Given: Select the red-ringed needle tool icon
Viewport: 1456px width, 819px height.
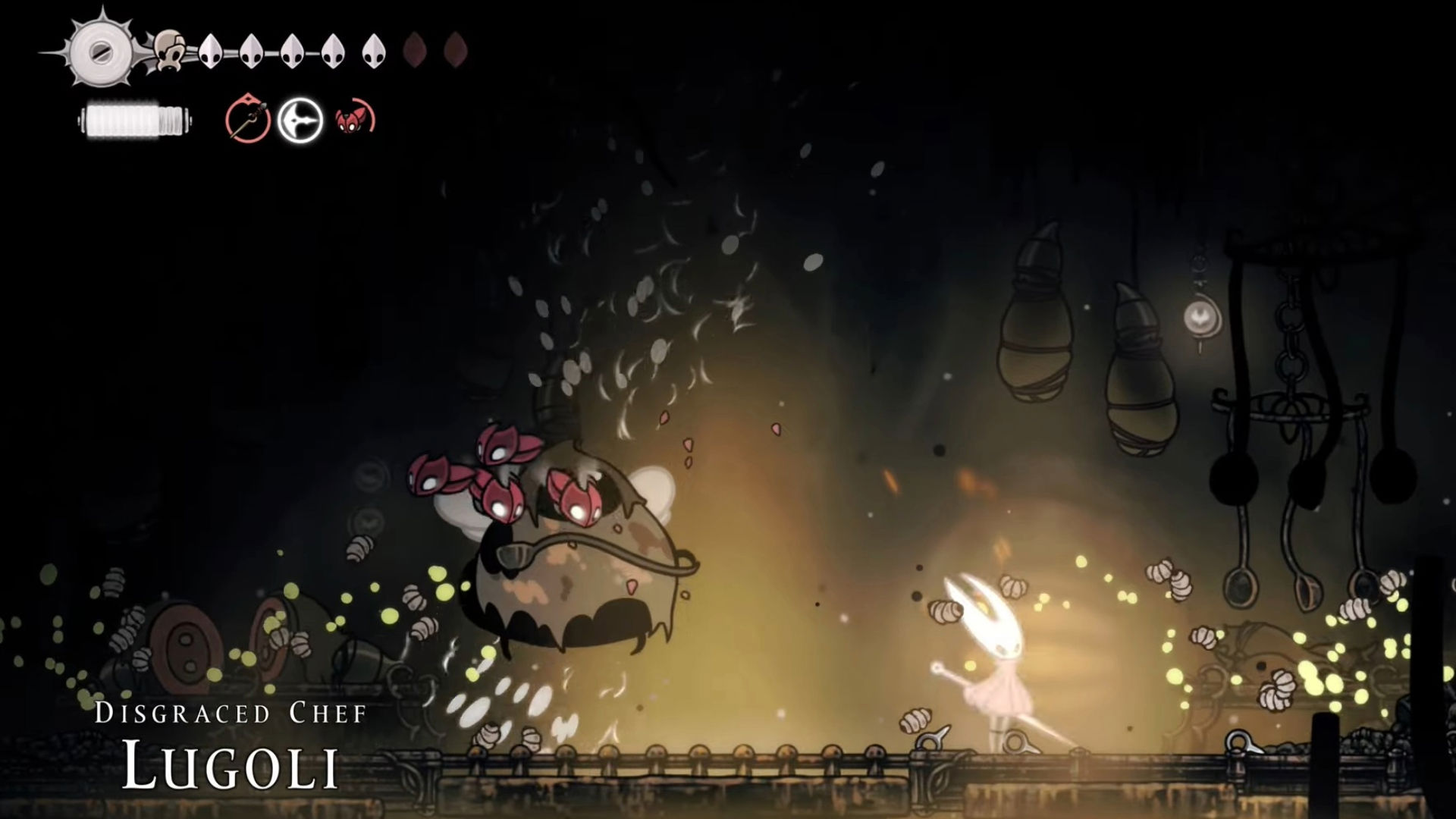Looking at the screenshot, I should [248, 120].
